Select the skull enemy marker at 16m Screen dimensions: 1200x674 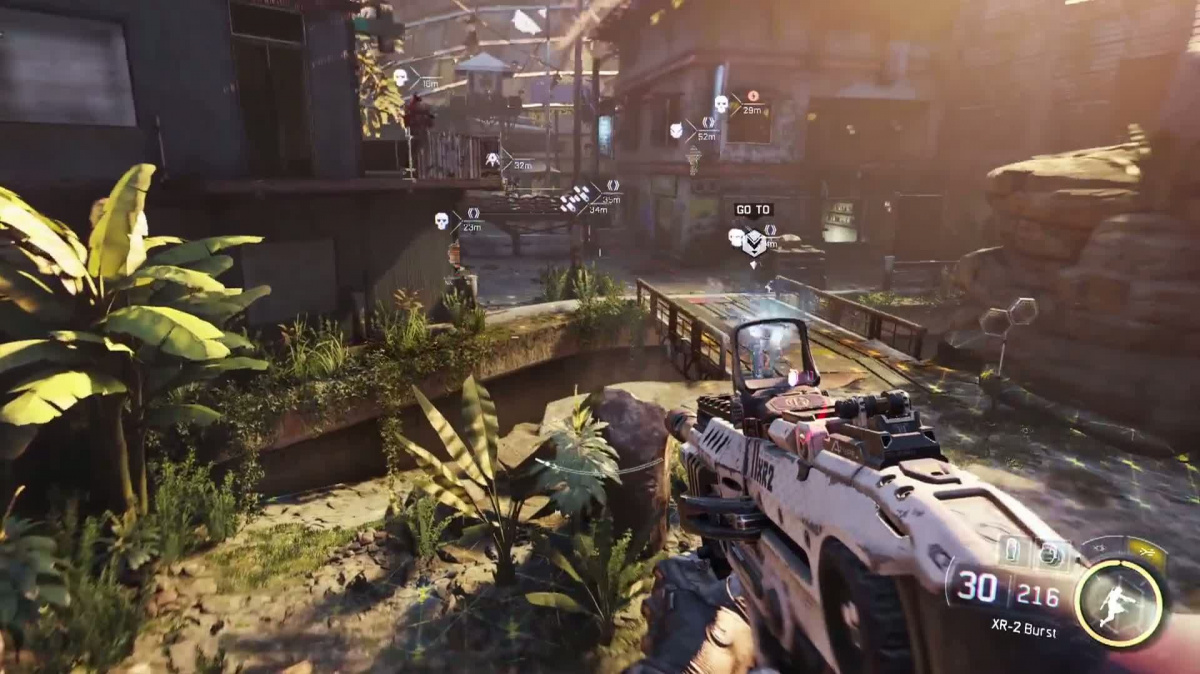tap(400, 77)
